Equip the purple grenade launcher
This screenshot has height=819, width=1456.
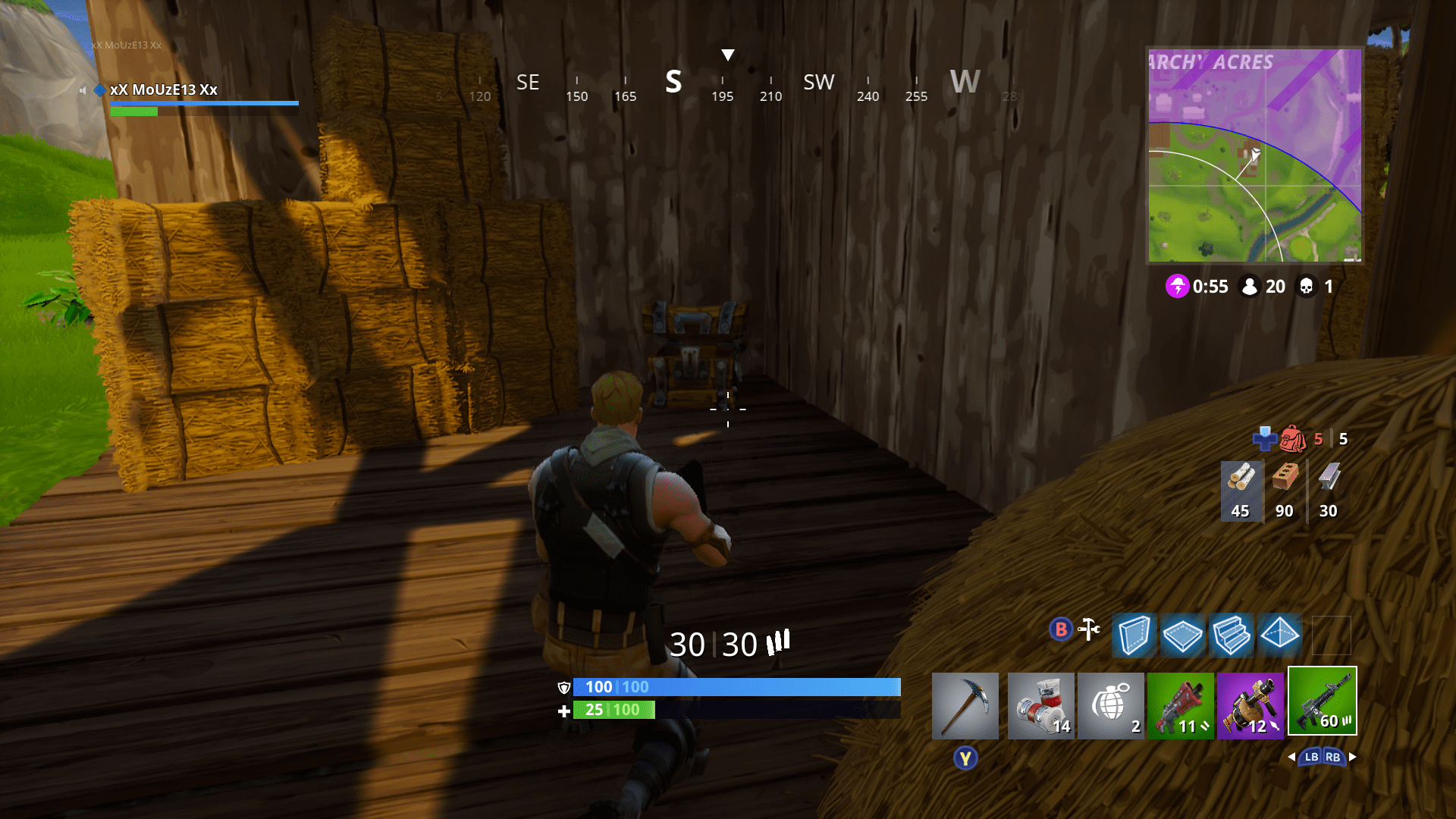click(x=1250, y=705)
